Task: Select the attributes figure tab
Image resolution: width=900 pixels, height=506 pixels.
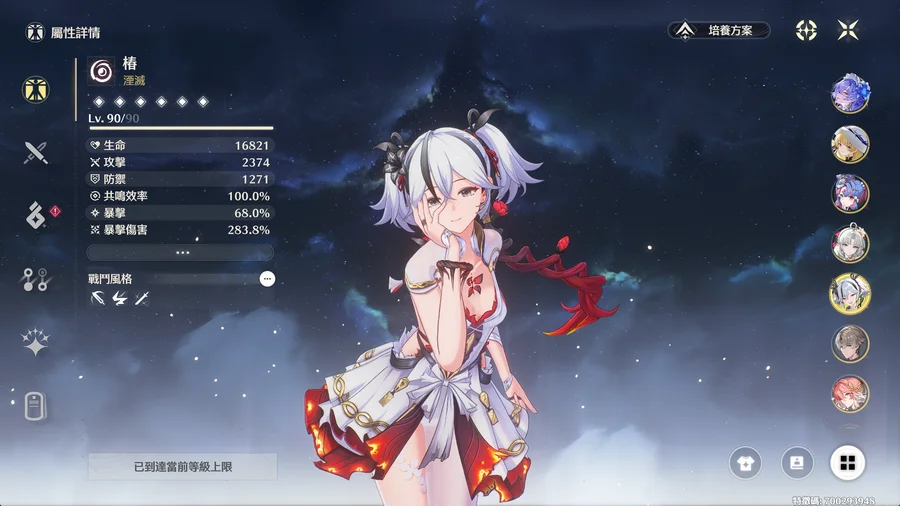Action: pyautogui.click(x=37, y=89)
